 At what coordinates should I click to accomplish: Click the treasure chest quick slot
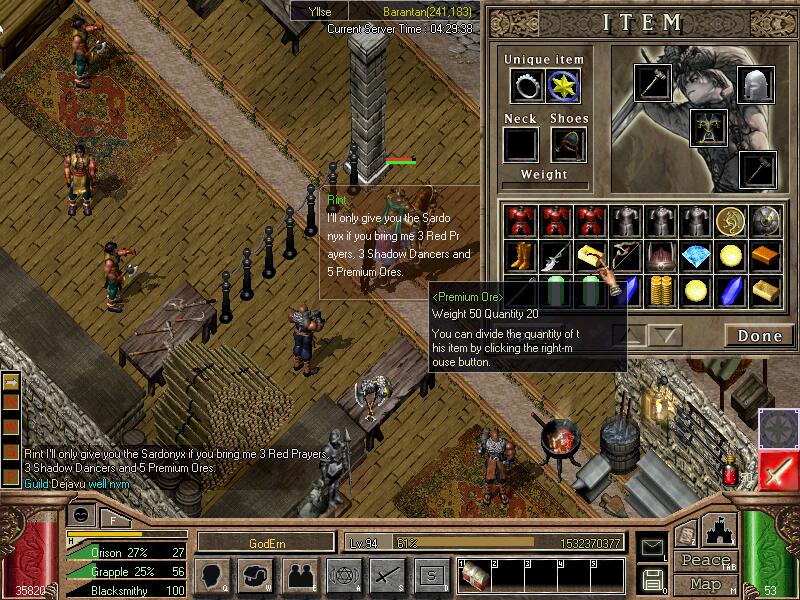click(471, 576)
